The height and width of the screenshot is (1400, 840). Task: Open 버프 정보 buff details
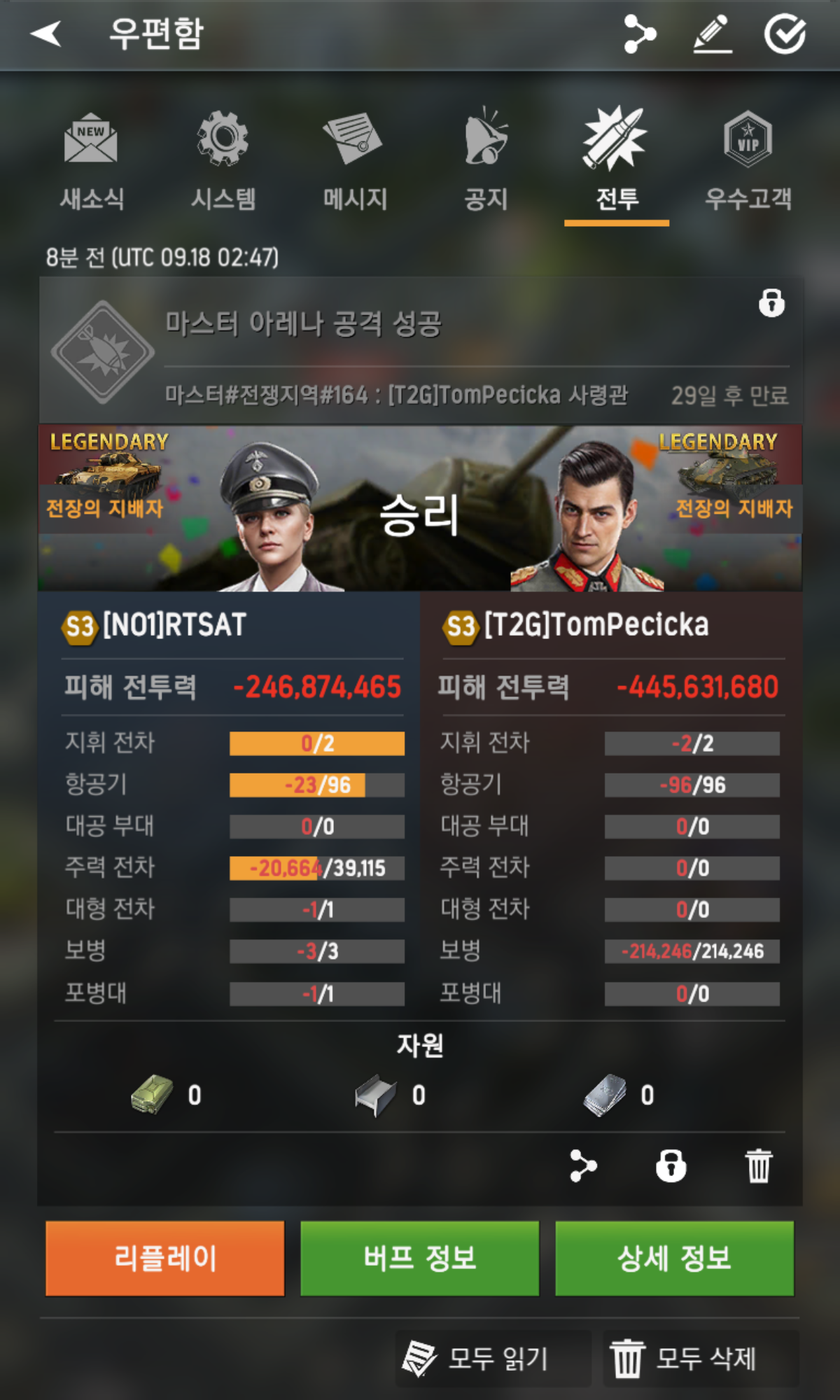pyautogui.click(x=420, y=1258)
